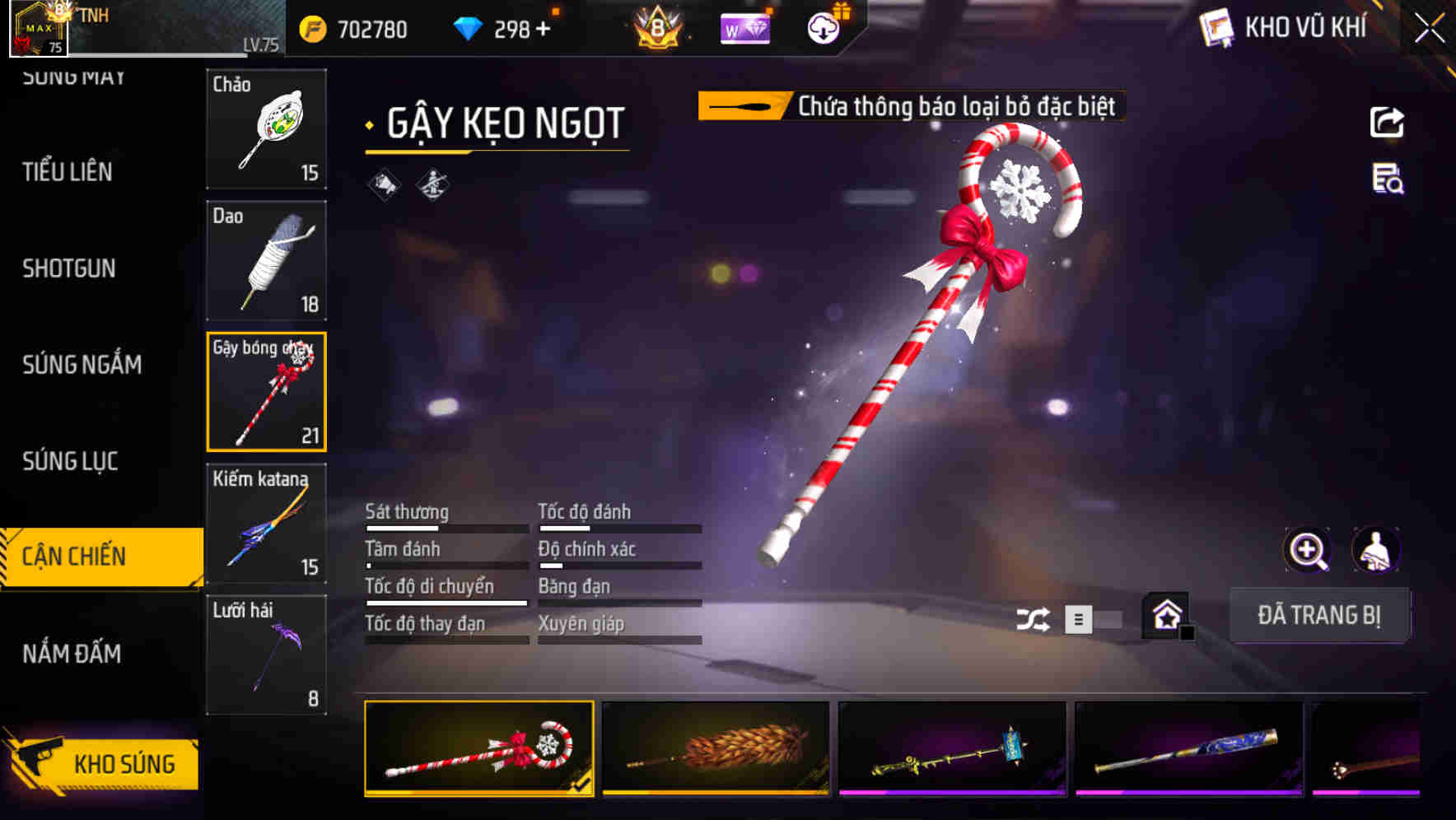1456x820 pixels.
Task: Click the character preview icon beside the magnifier
Action: pyautogui.click(x=1376, y=550)
